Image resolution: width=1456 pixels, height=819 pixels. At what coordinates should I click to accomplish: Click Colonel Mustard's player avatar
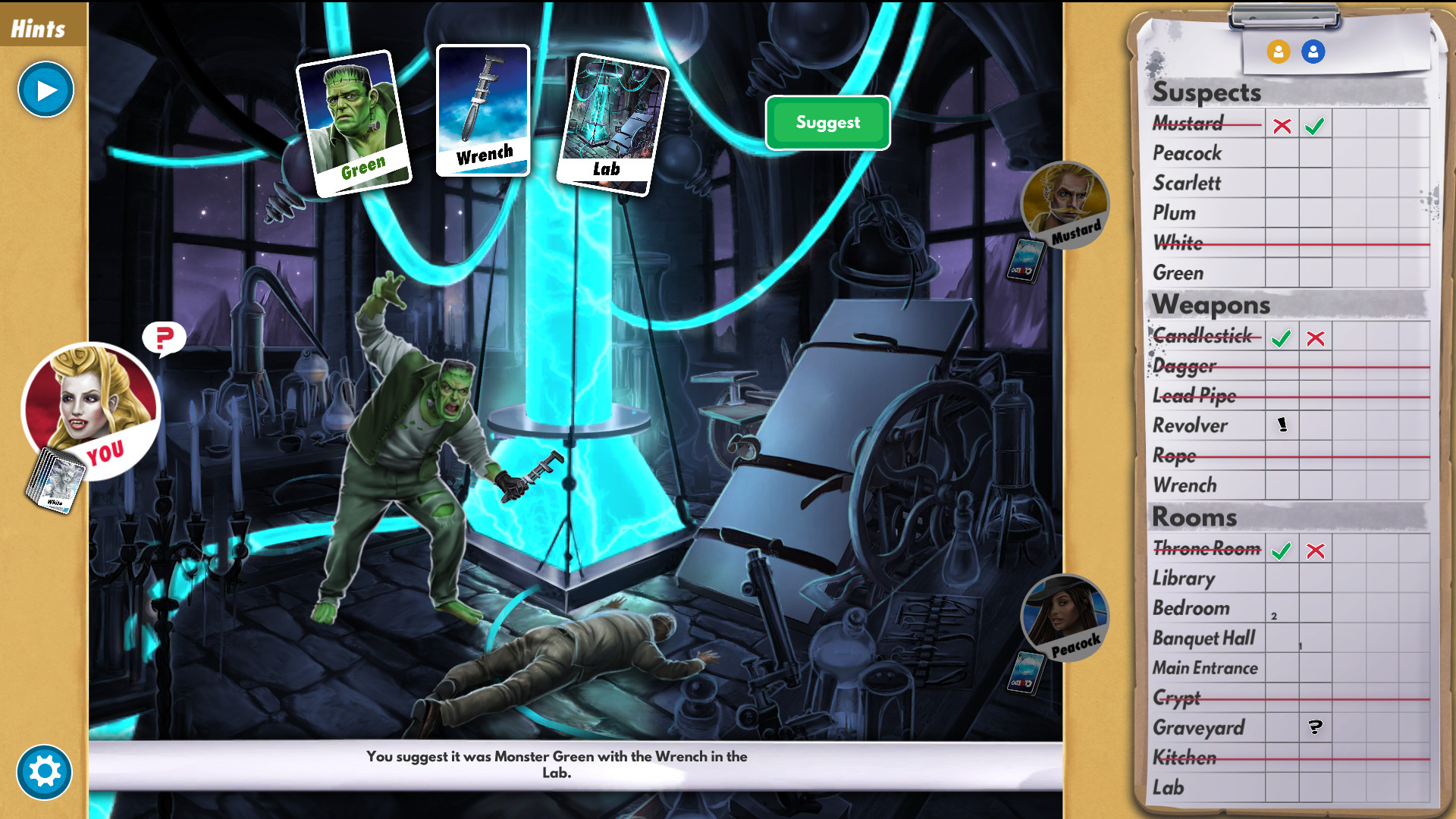(1065, 206)
